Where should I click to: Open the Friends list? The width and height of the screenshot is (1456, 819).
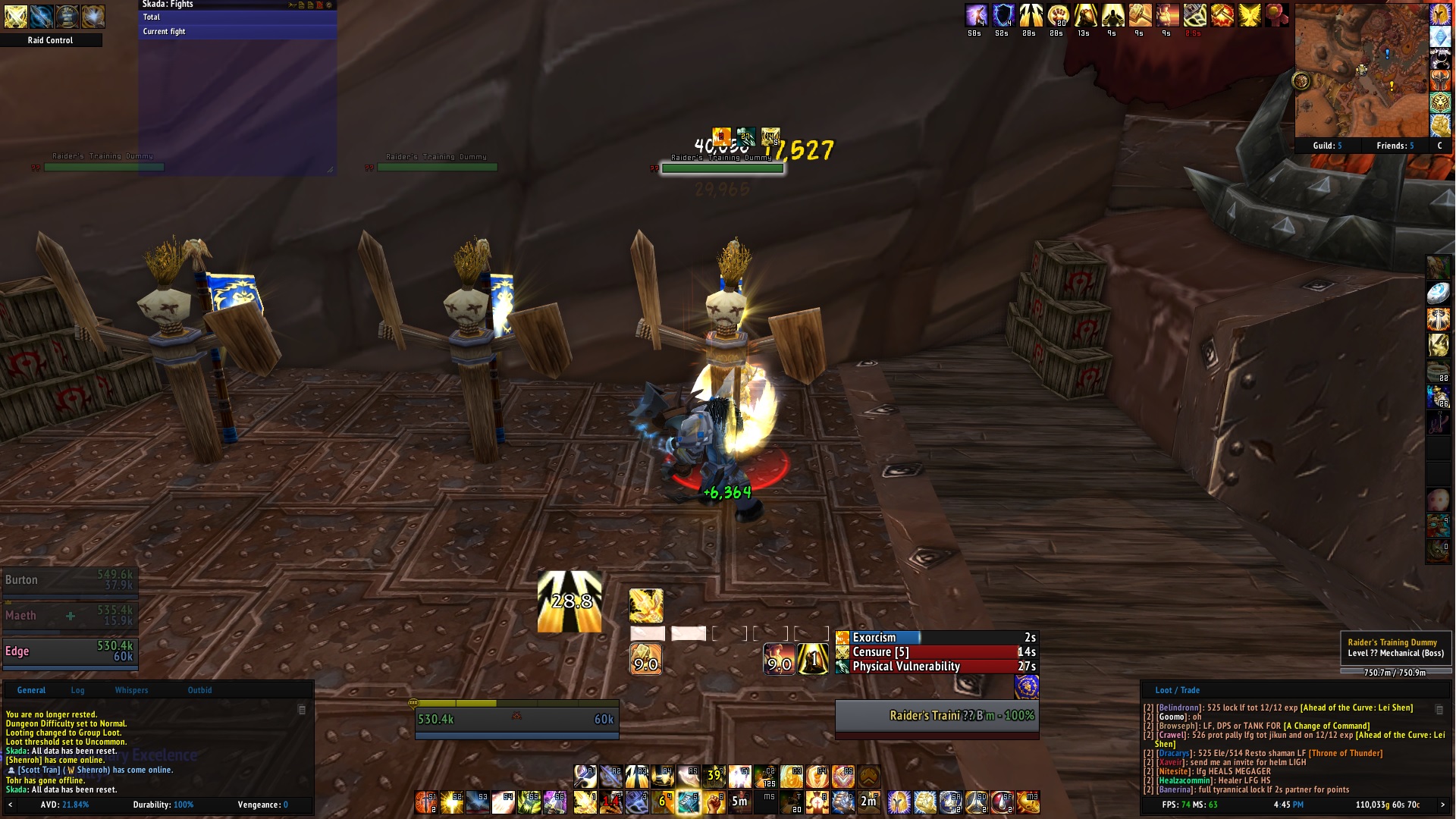[x=1395, y=146]
